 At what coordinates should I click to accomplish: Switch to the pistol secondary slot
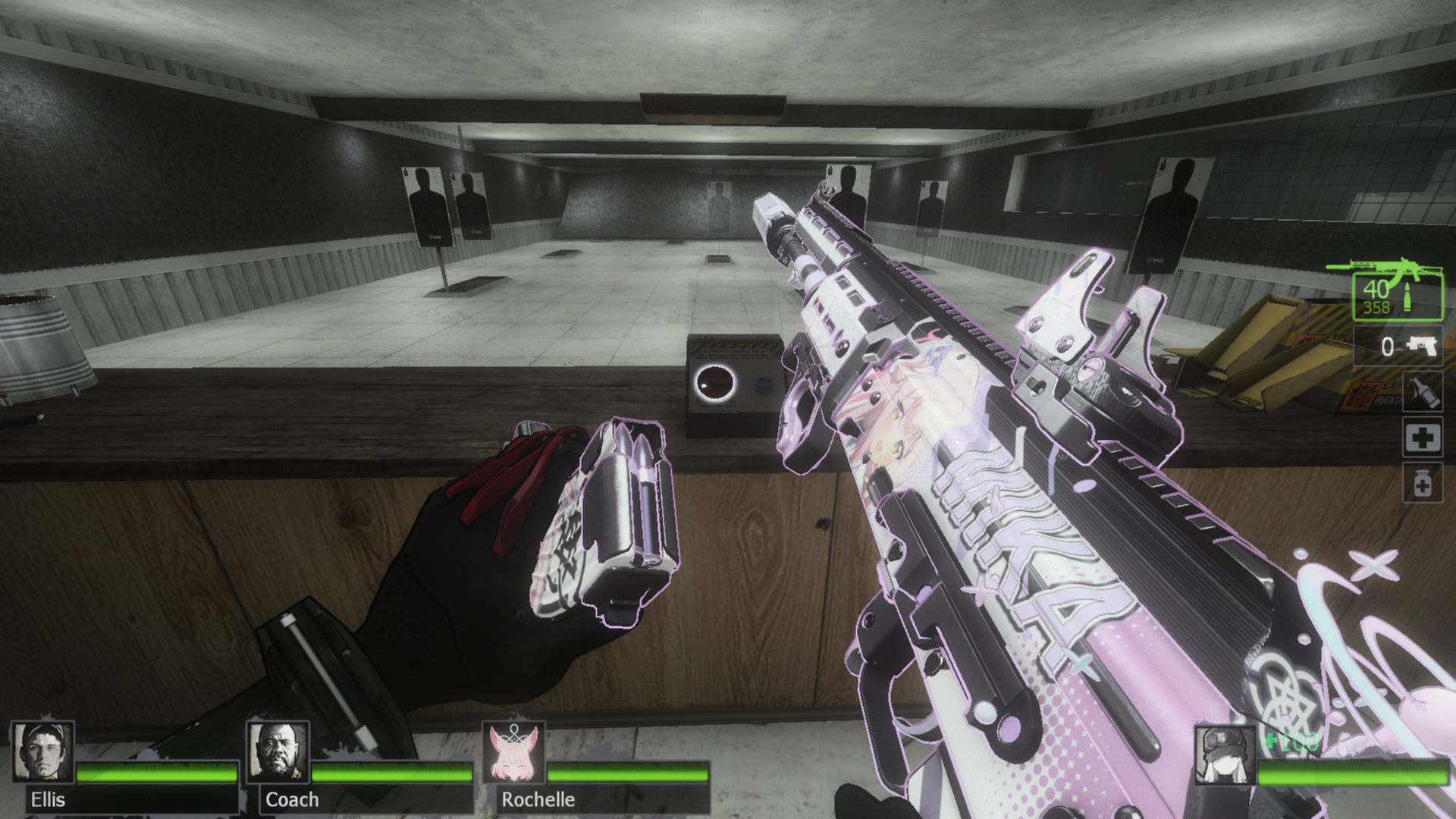tap(1399, 347)
